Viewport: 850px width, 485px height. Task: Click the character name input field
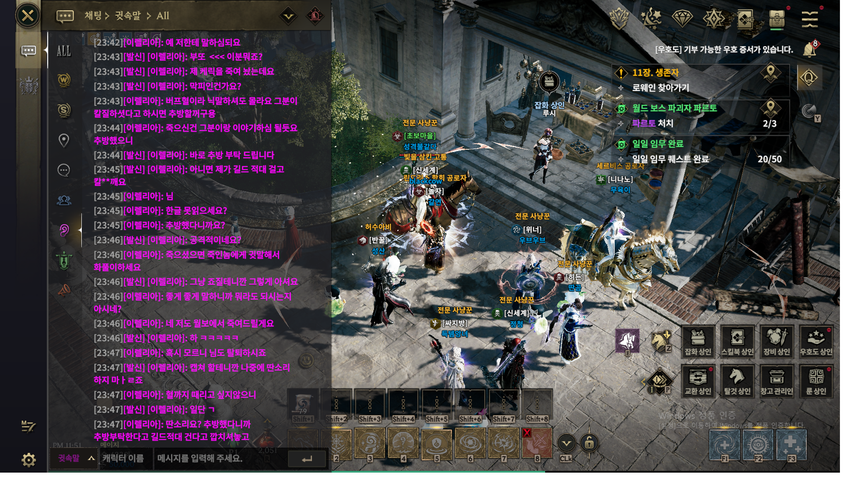click(125, 459)
